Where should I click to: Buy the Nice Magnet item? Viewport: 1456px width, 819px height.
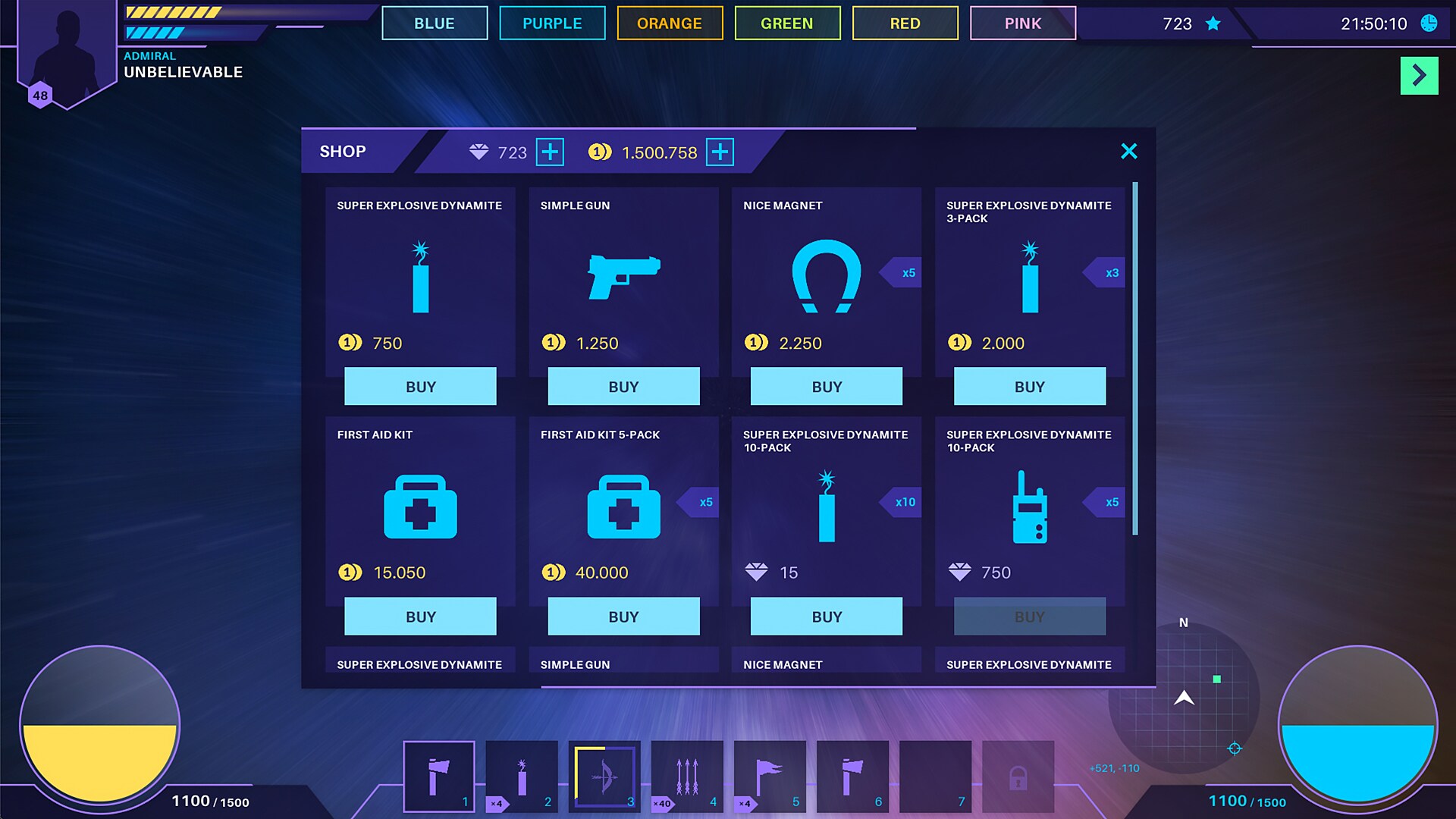[x=826, y=386]
